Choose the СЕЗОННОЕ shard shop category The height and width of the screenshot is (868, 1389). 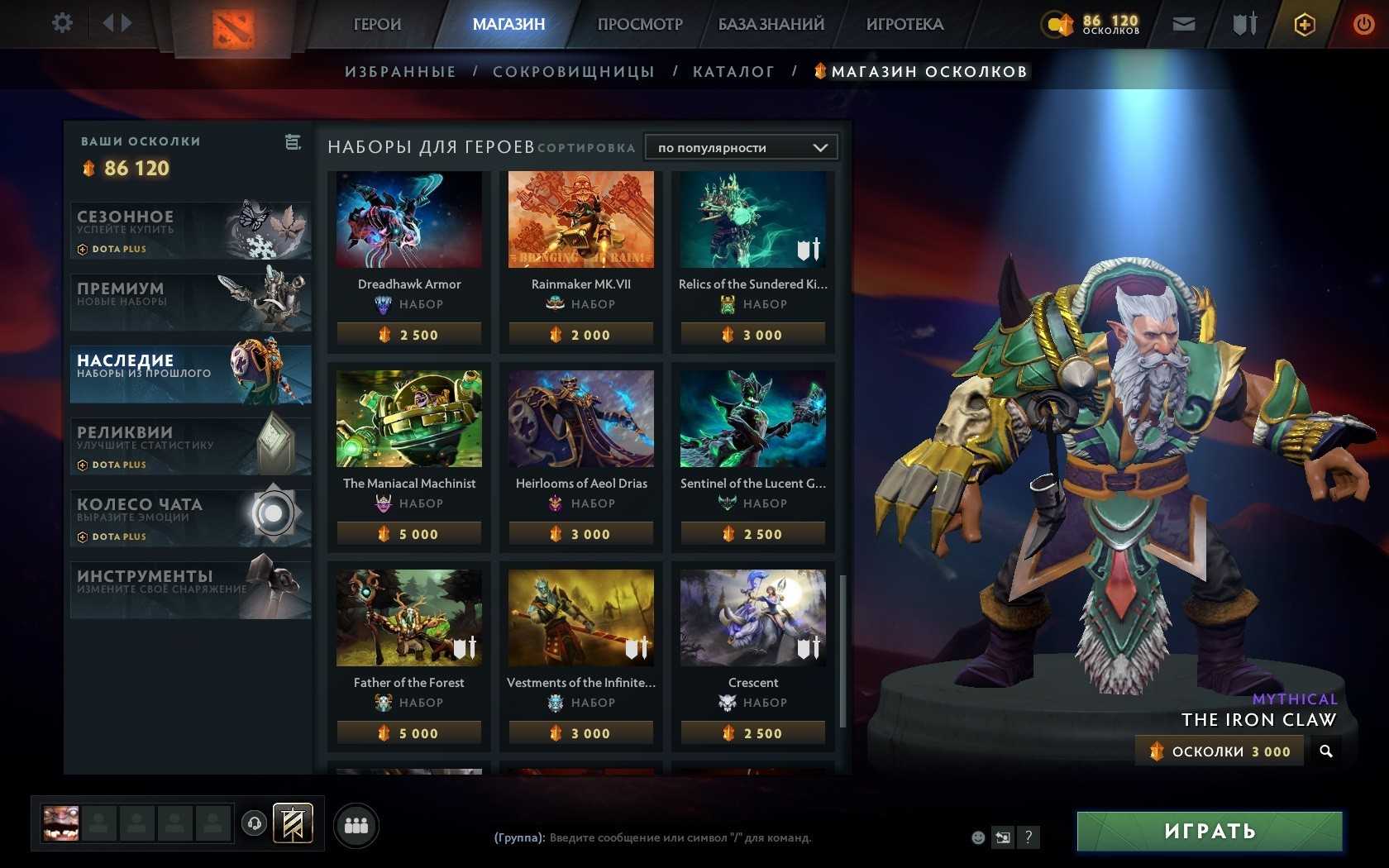190,231
